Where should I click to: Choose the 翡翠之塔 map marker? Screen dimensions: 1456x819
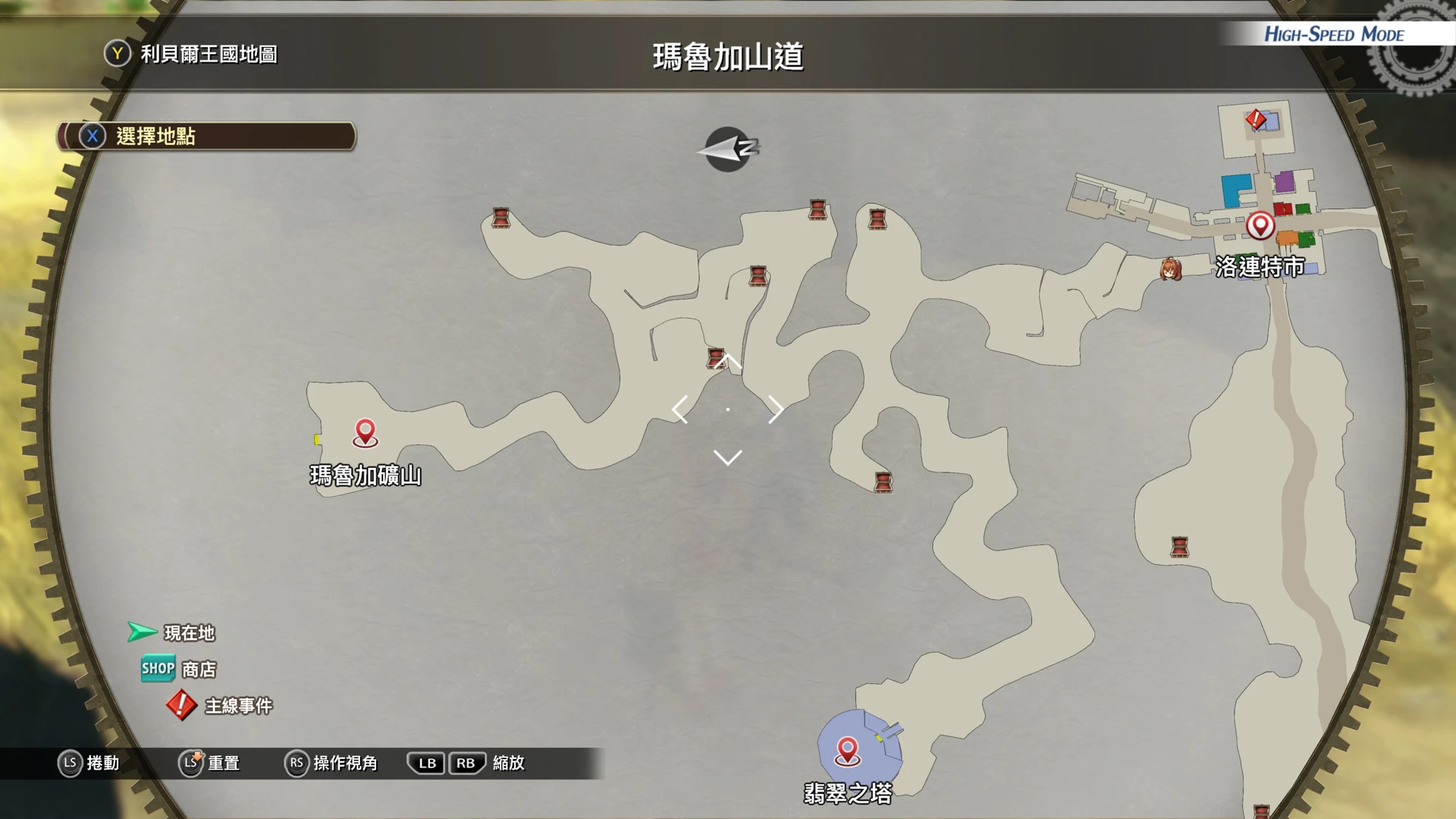pyautogui.click(x=847, y=751)
